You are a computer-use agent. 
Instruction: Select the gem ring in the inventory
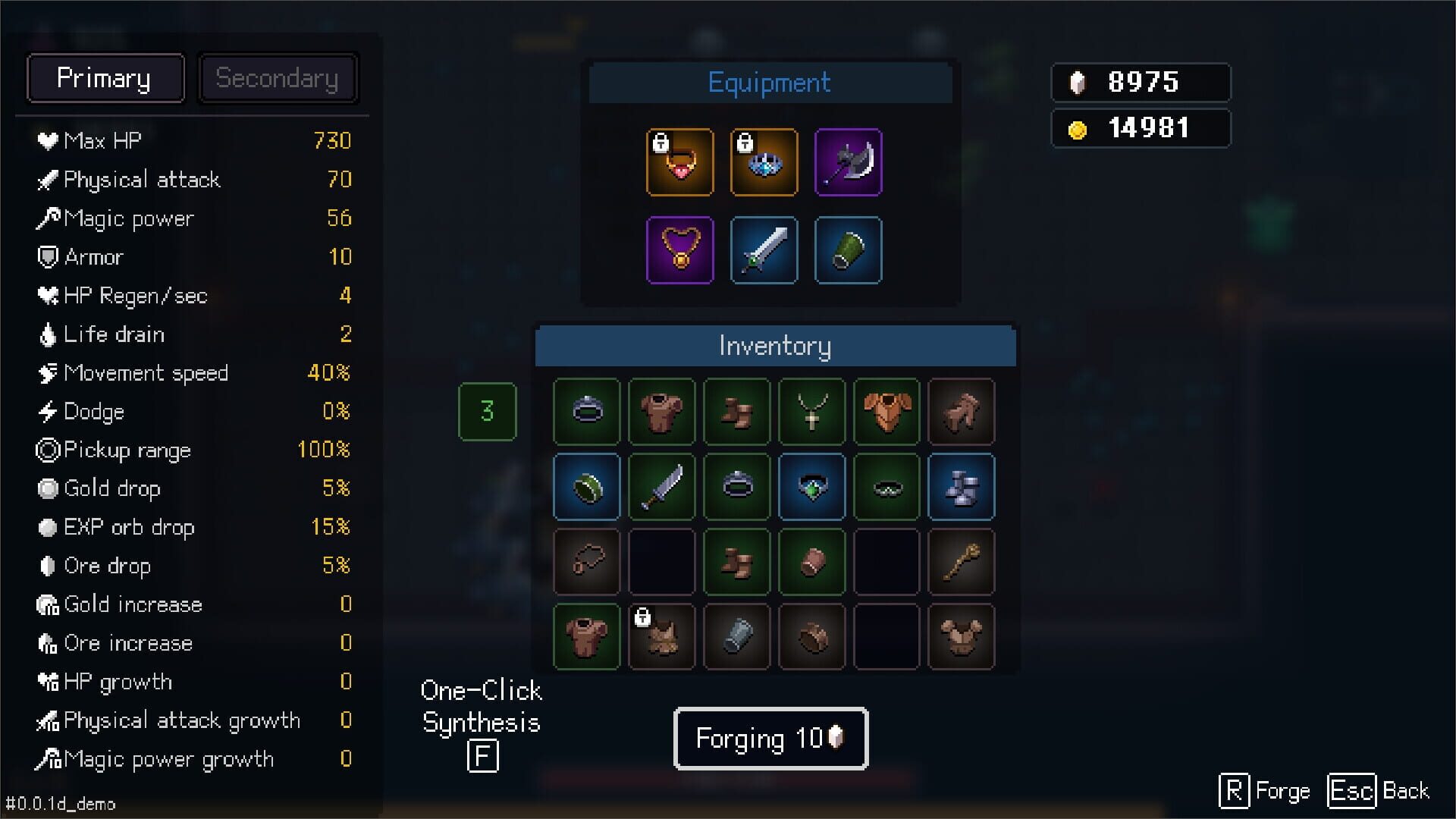[x=811, y=487]
